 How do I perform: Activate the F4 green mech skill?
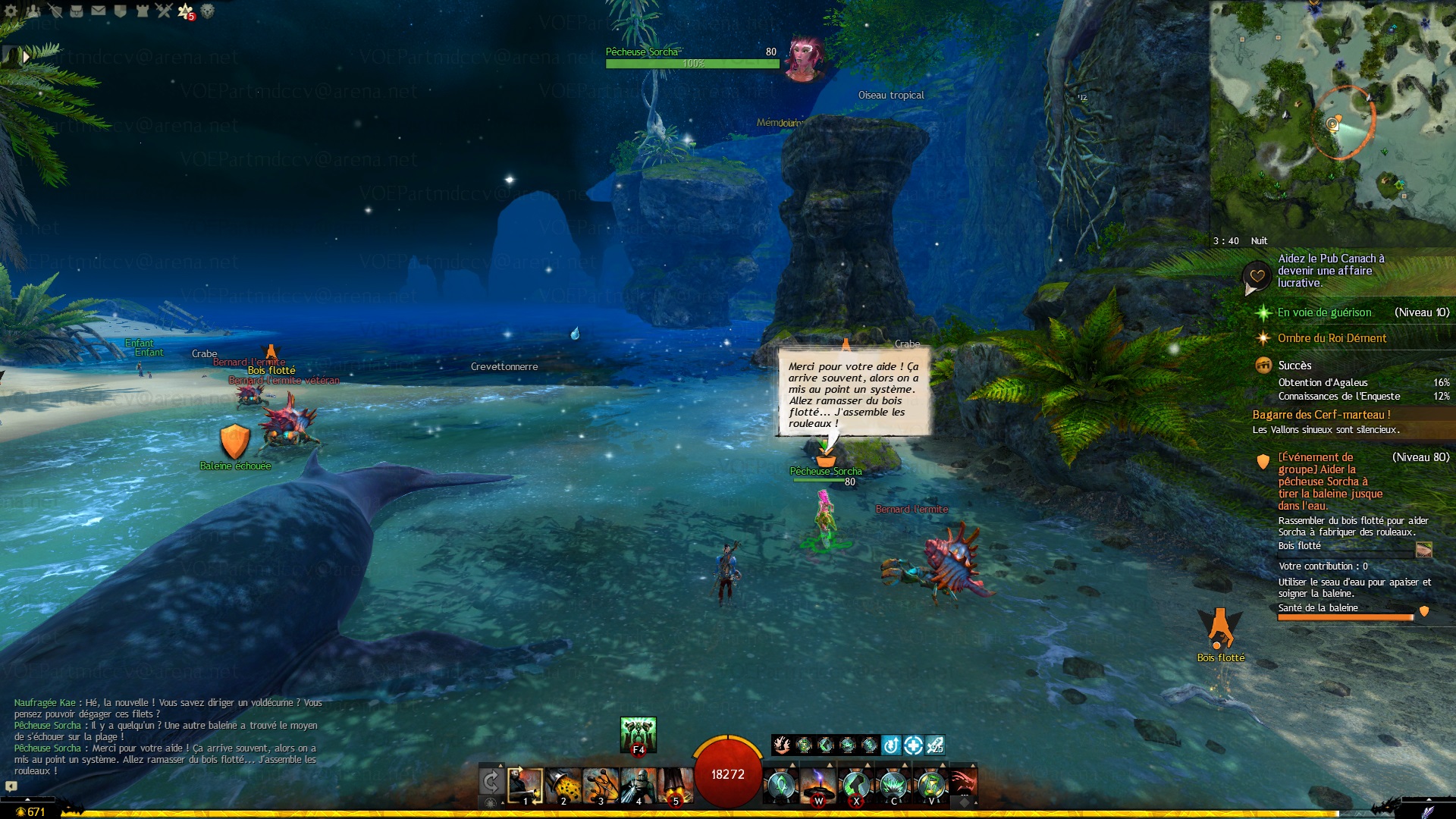point(638,735)
